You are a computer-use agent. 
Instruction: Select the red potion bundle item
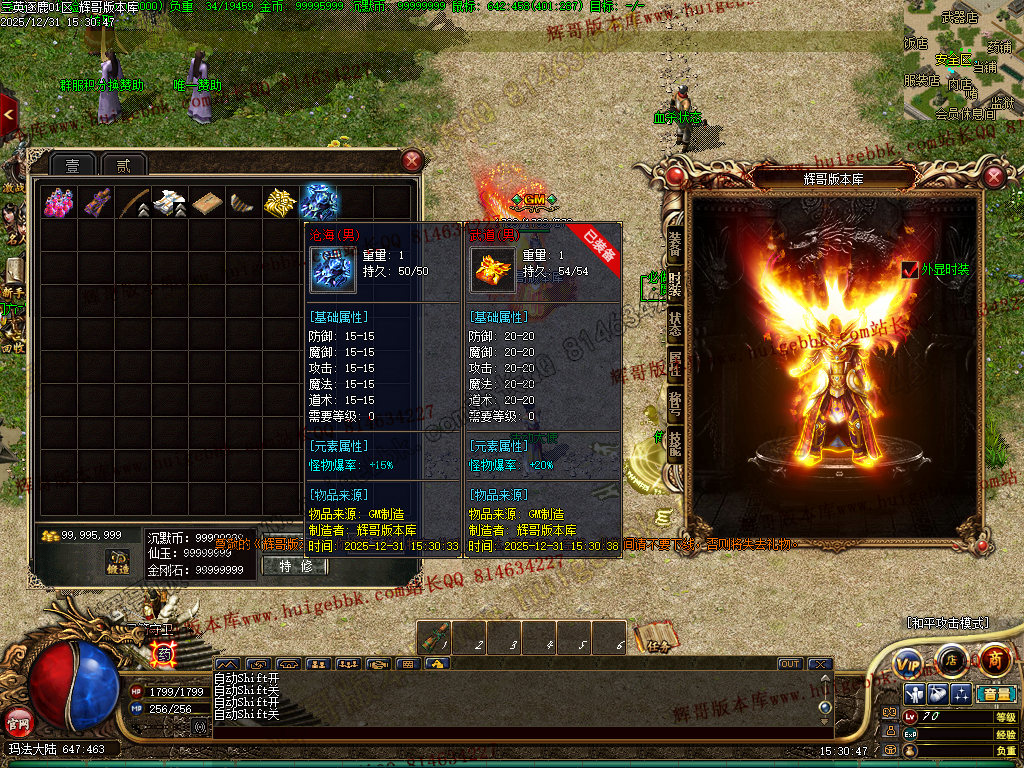pos(58,202)
